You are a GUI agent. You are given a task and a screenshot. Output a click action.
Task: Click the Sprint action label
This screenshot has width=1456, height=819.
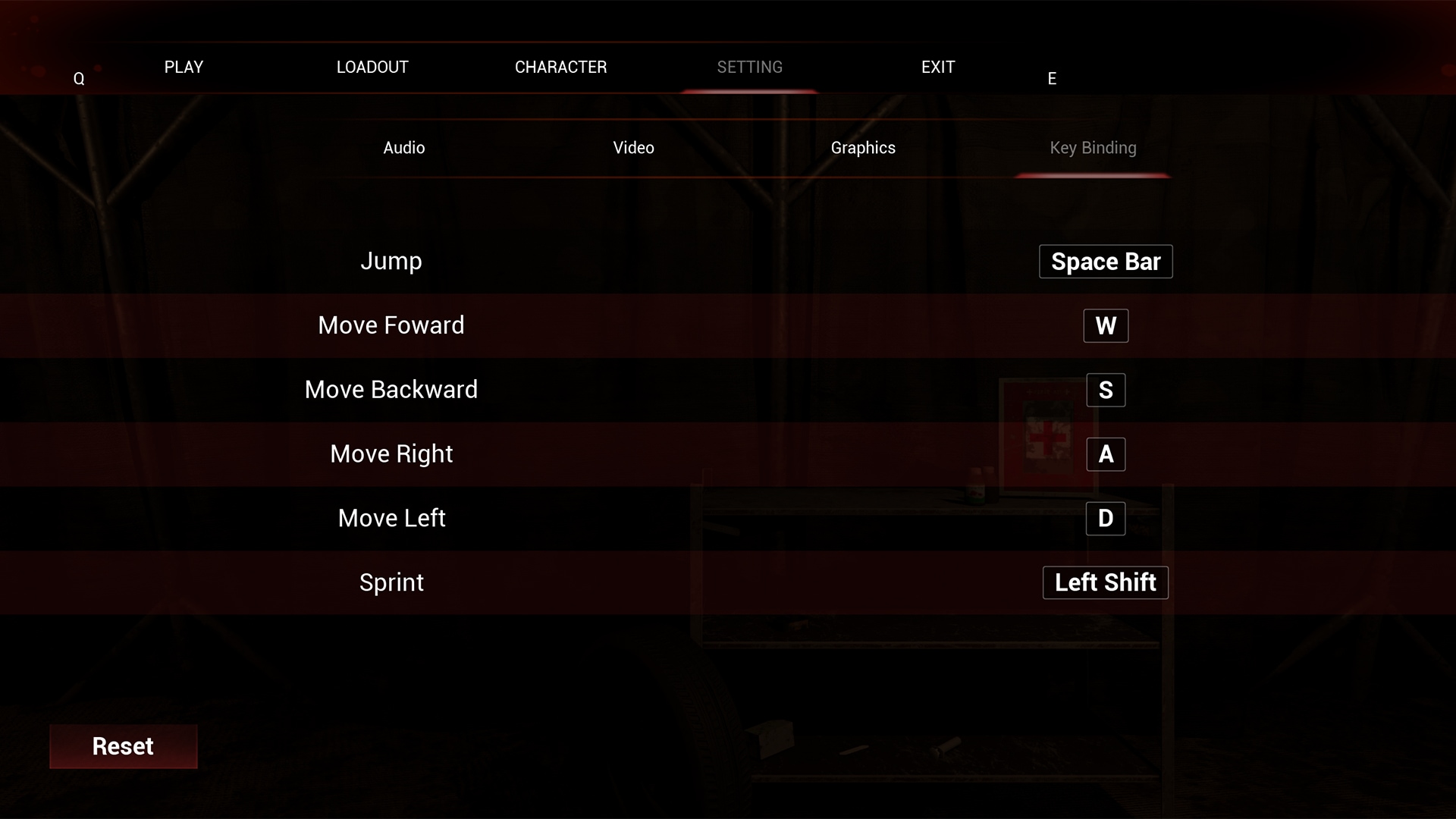point(391,582)
